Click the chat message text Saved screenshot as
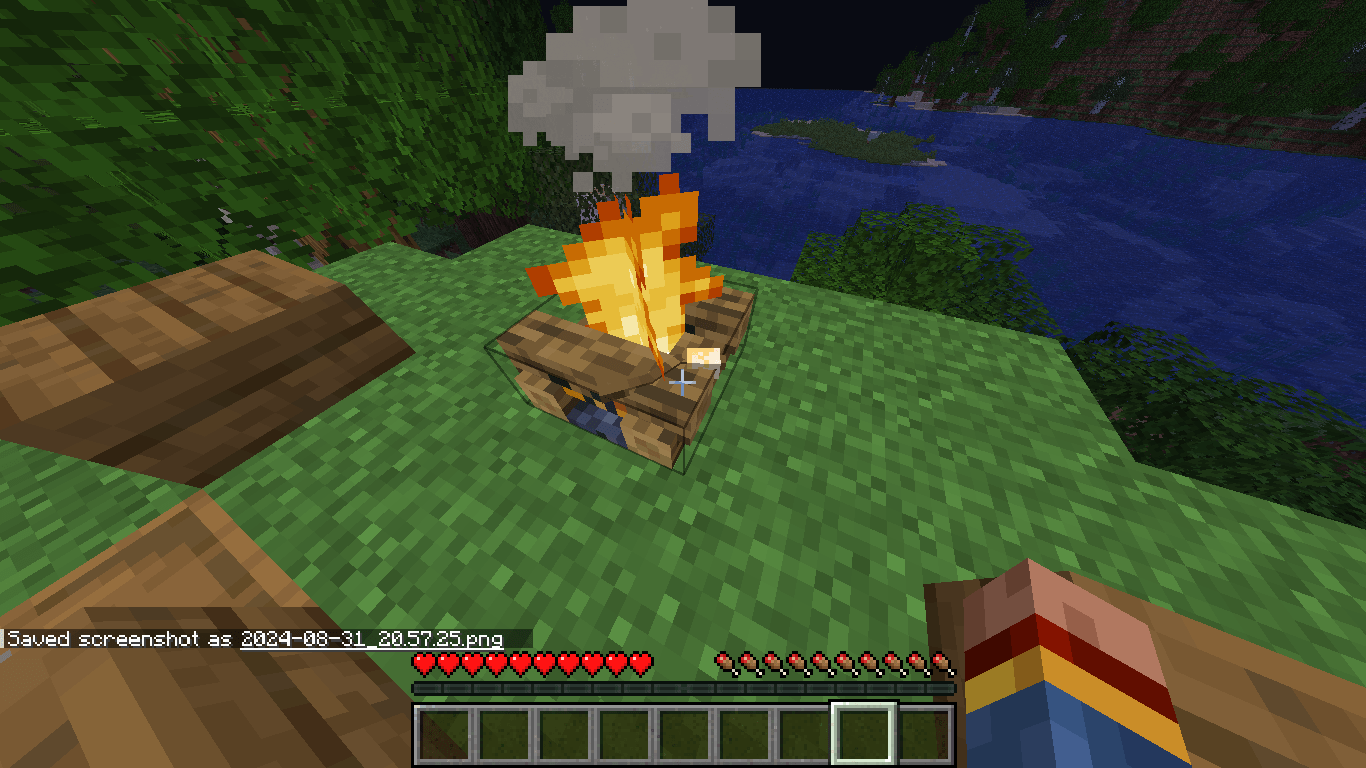This screenshot has width=1366, height=768. pos(115,636)
